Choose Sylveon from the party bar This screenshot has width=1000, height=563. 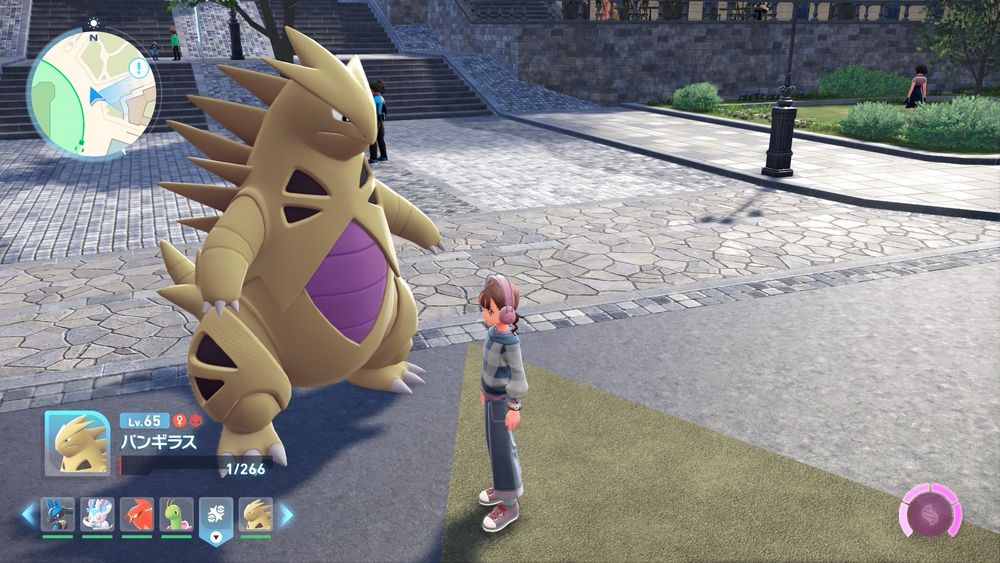[97, 514]
